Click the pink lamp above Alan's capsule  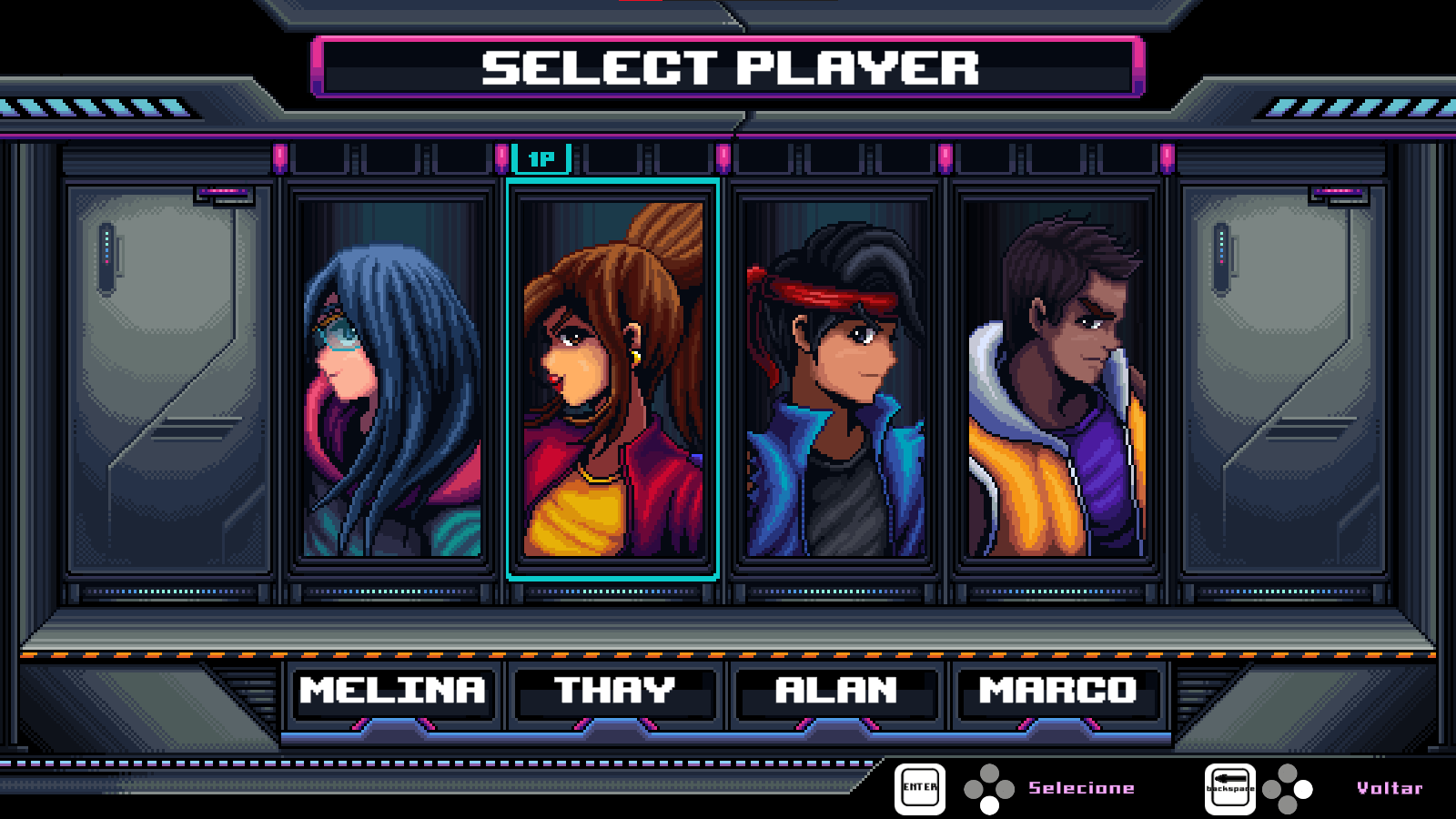click(x=723, y=155)
